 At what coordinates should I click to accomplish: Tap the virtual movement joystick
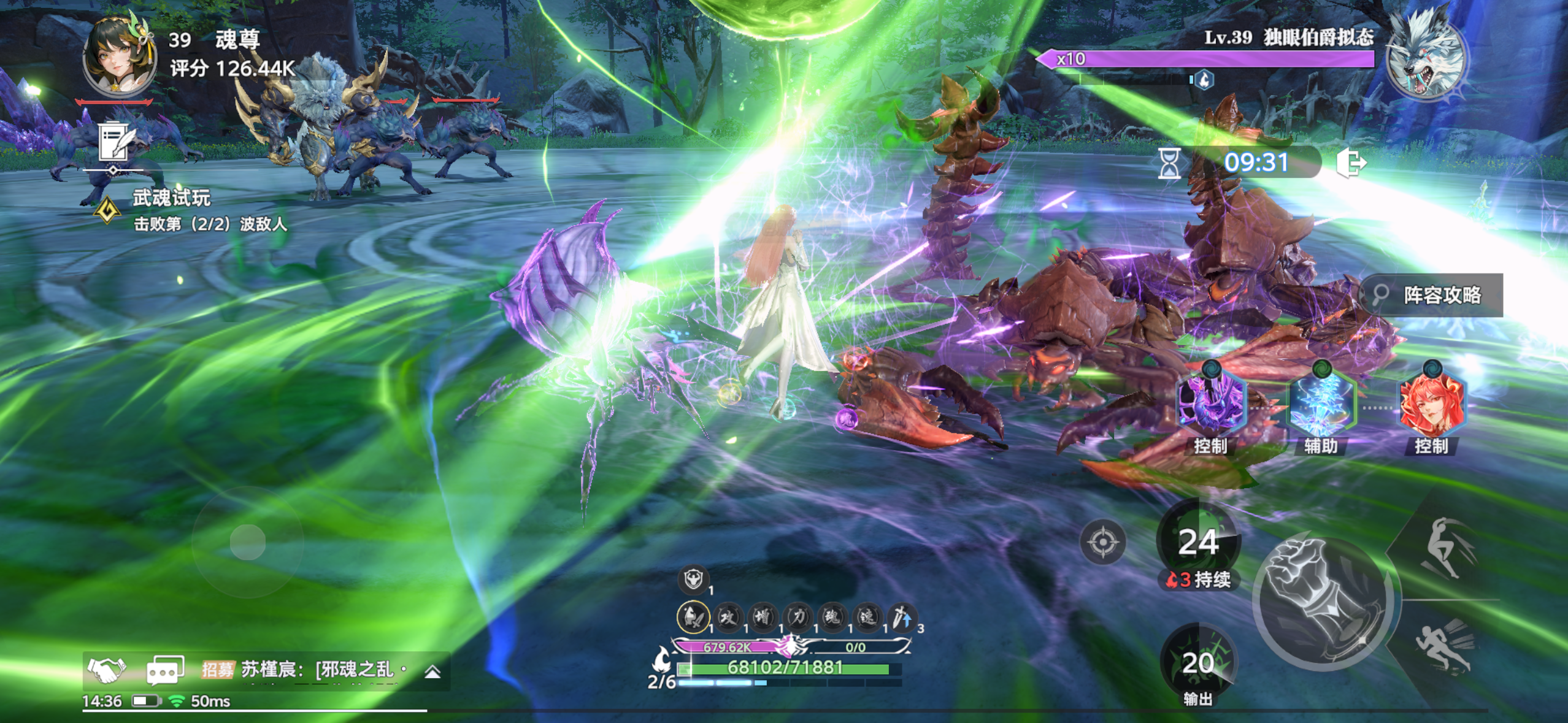point(248,542)
